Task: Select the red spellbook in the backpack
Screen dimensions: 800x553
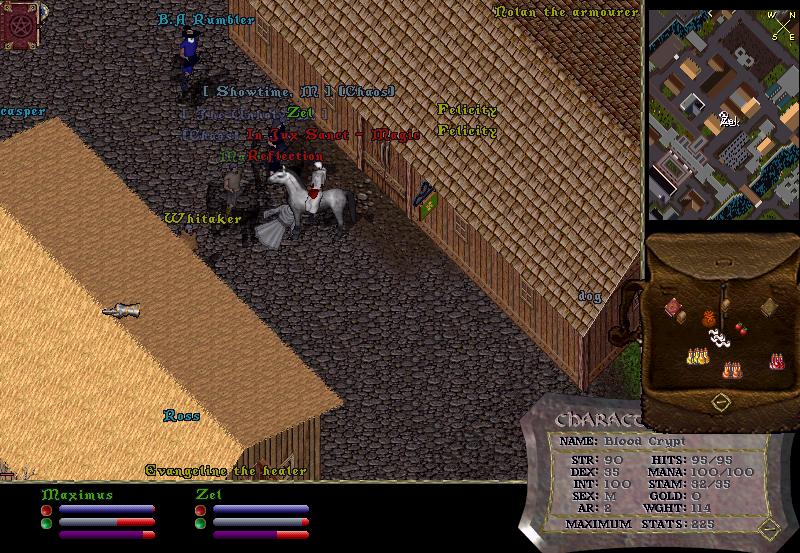Action: 674,307
